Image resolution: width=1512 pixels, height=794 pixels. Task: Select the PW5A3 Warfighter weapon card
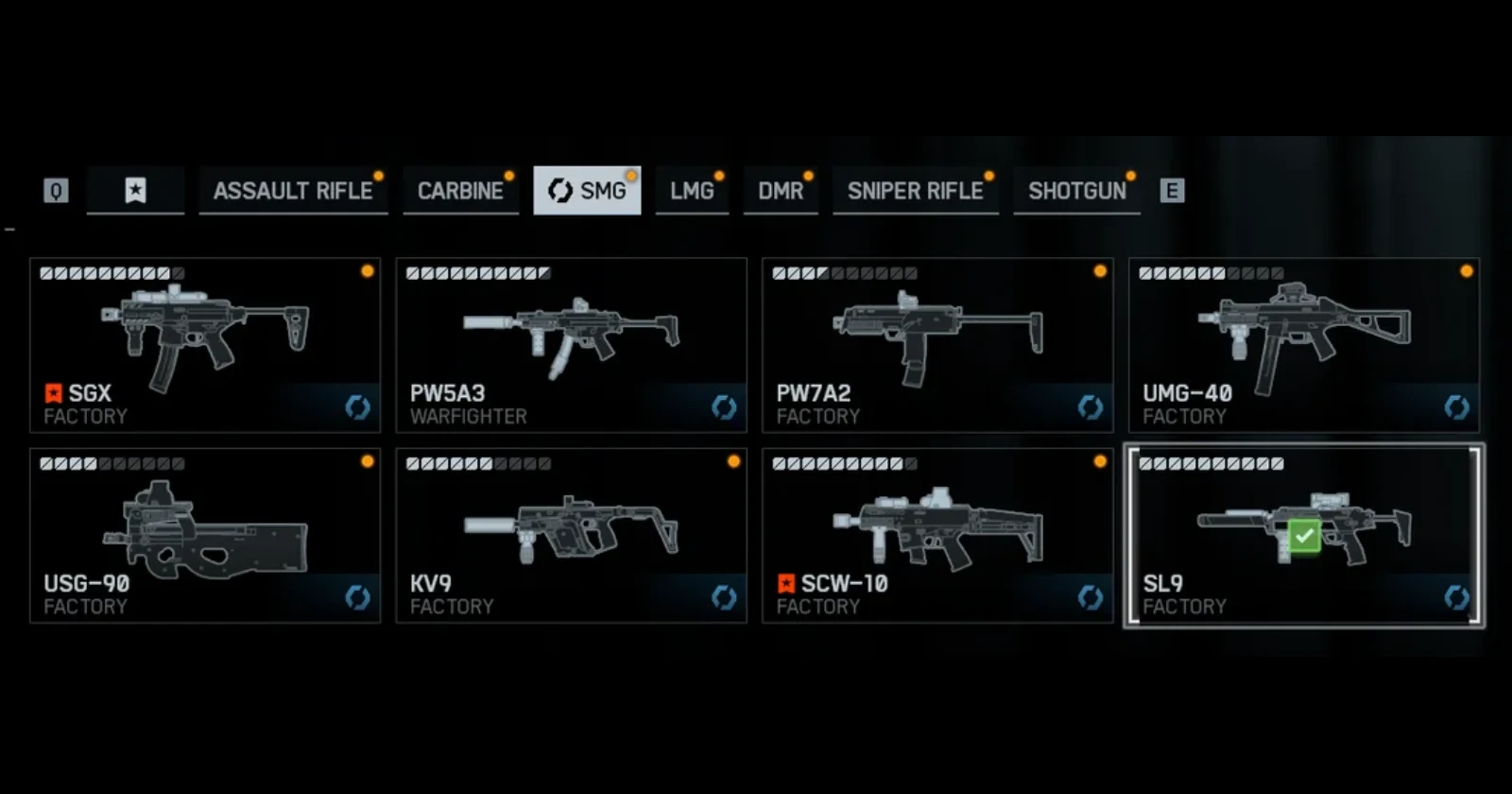tap(571, 345)
